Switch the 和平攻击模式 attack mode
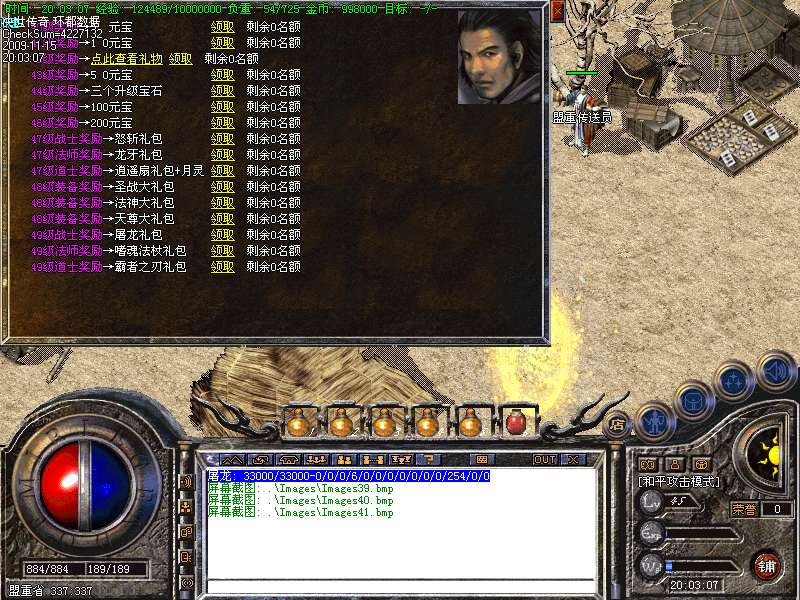The width and height of the screenshot is (800, 600). (679, 482)
